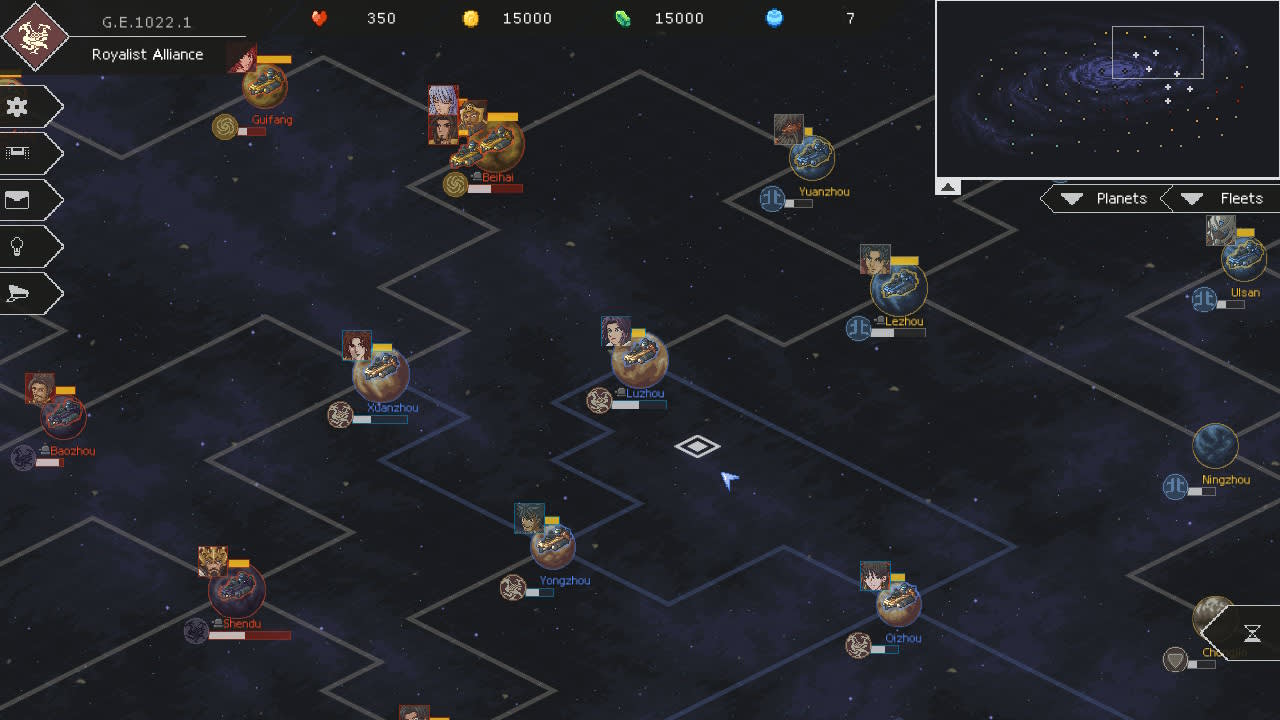Click the gold coin resource icon

[x=470, y=18]
